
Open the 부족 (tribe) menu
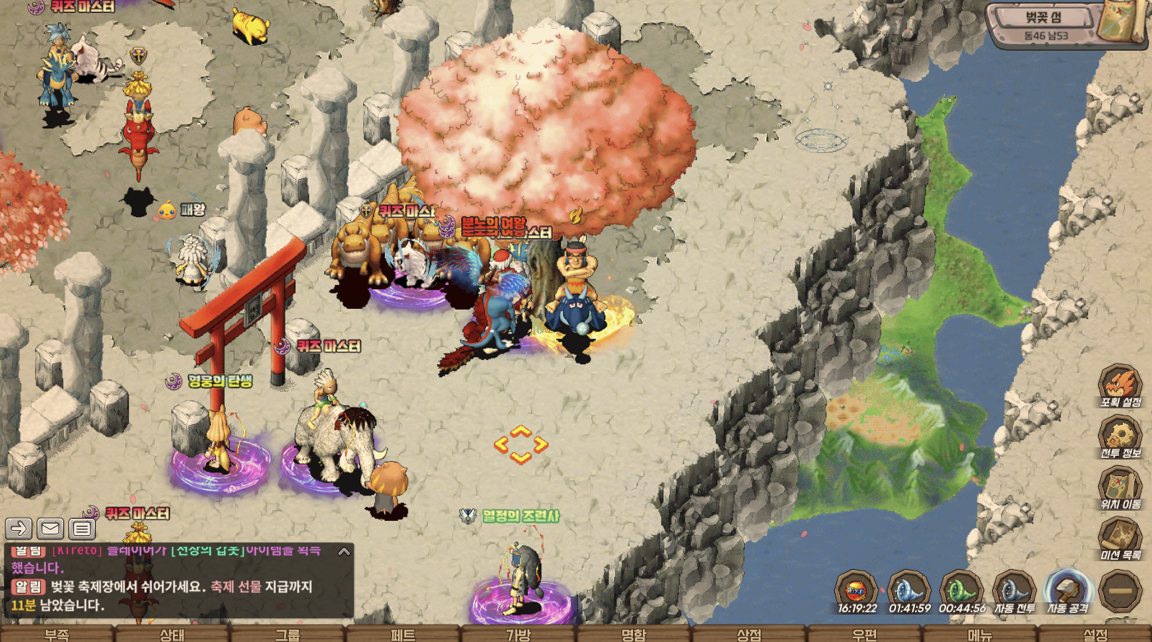point(57,634)
